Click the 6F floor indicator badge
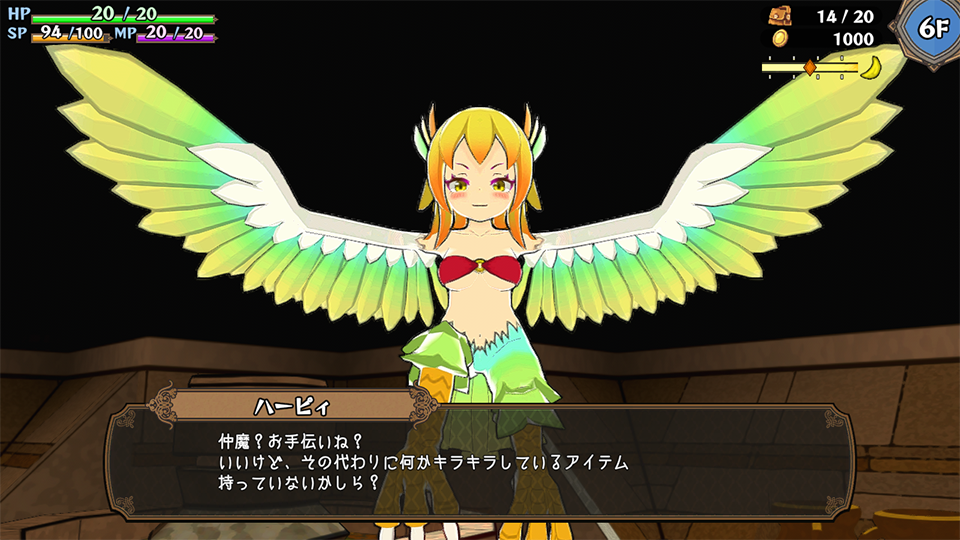This screenshot has height=540, width=960. tap(932, 29)
